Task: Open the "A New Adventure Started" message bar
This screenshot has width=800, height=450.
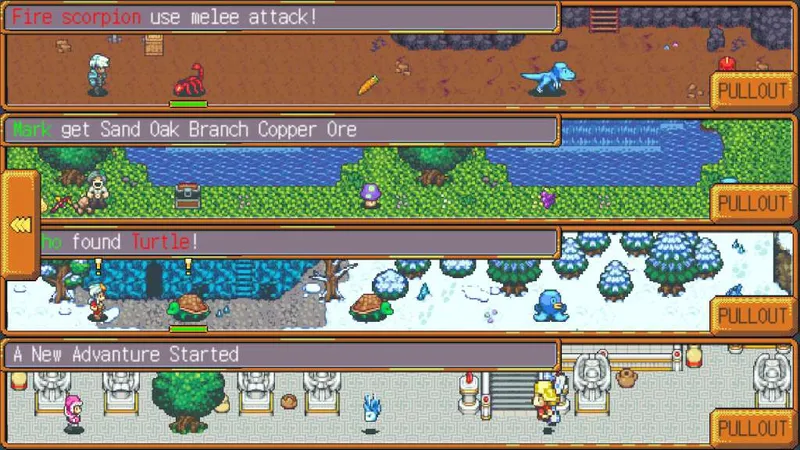Action: pyautogui.click(x=282, y=355)
